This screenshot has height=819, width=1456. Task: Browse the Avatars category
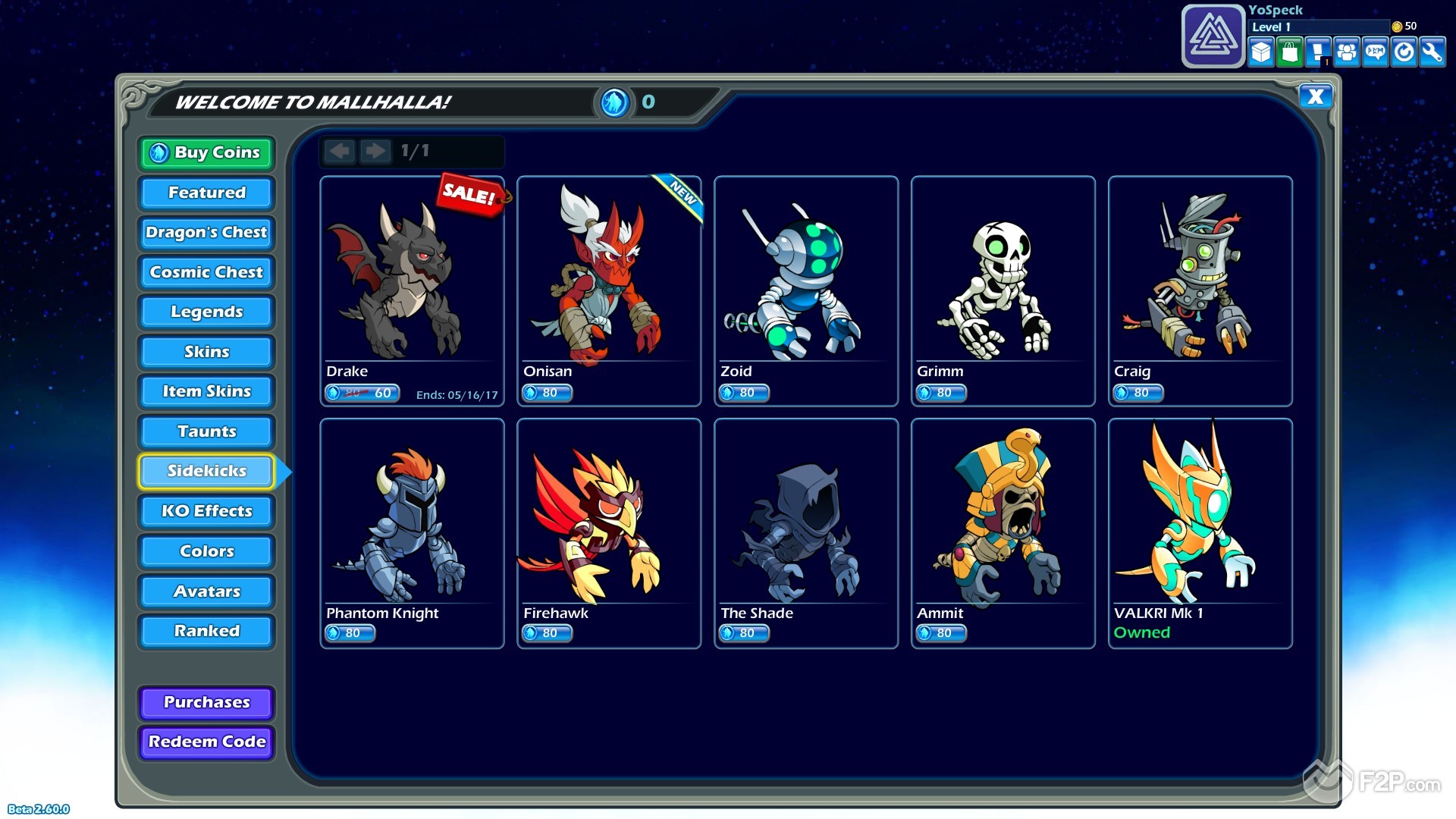(206, 591)
